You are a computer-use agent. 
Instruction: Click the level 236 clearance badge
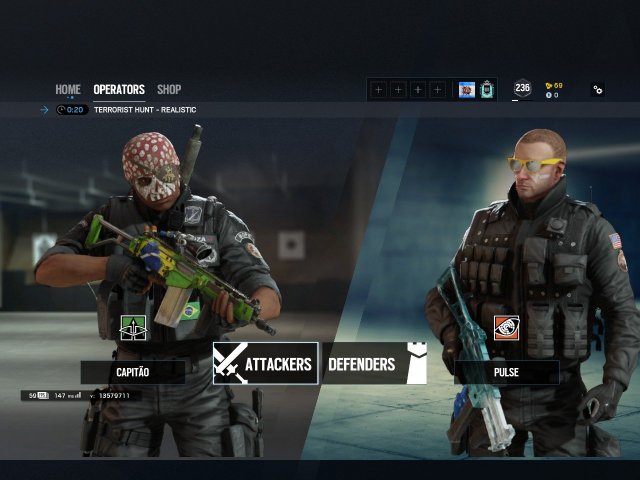pos(522,89)
